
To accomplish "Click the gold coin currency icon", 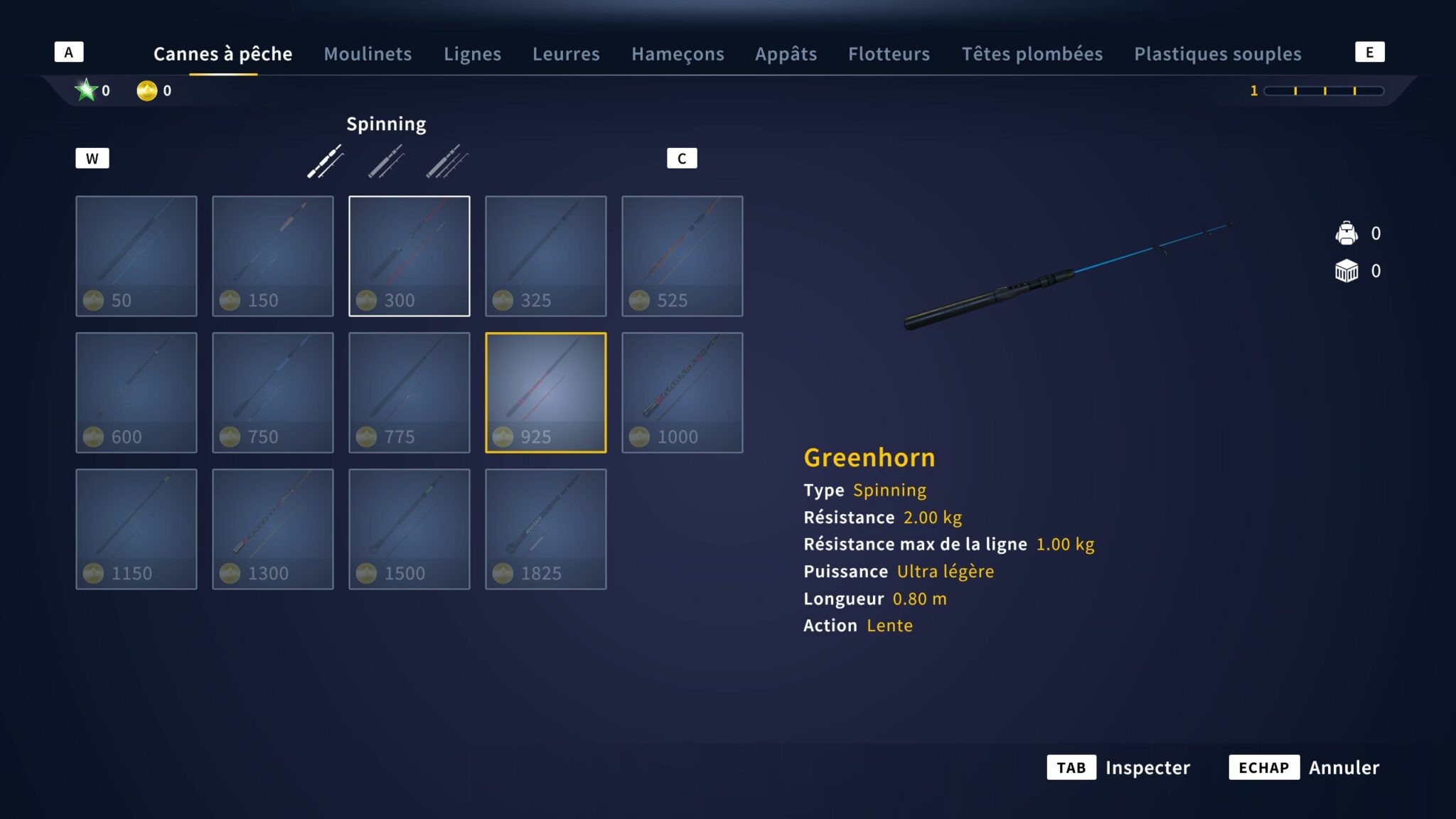I will (x=147, y=90).
